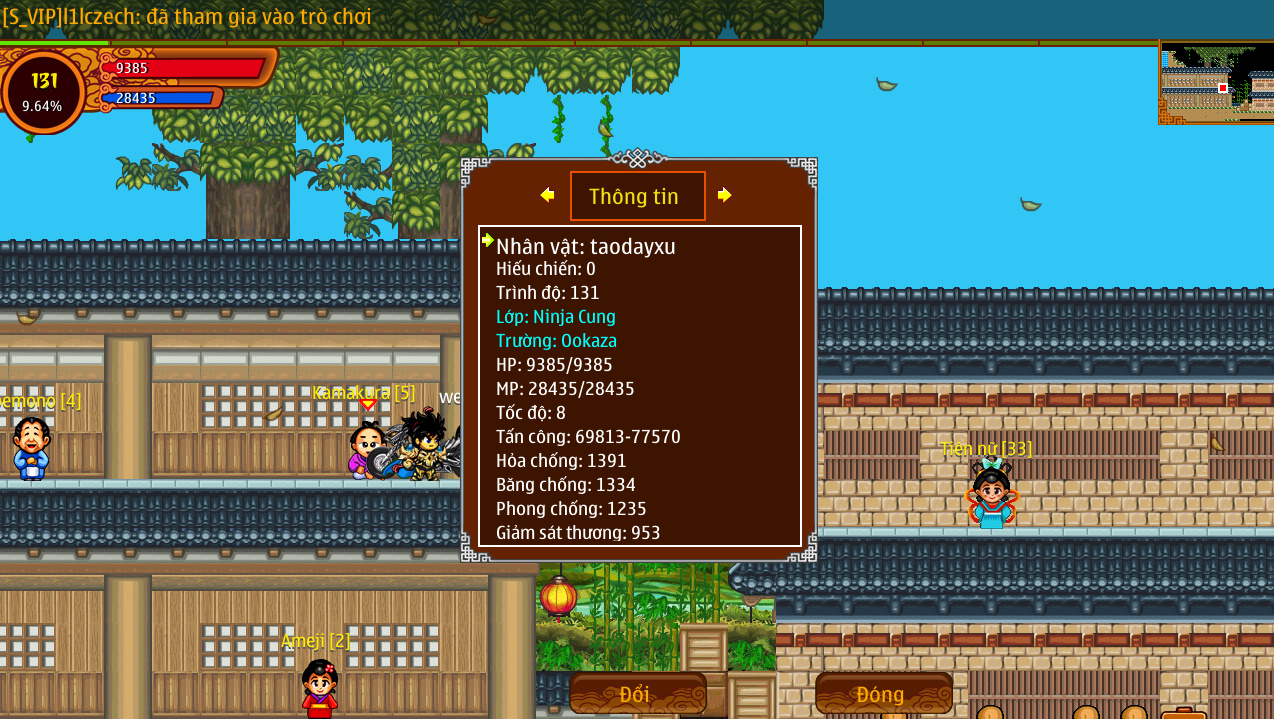1274x719 pixels.
Task: Go to next info page arrow
Action: [725, 195]
